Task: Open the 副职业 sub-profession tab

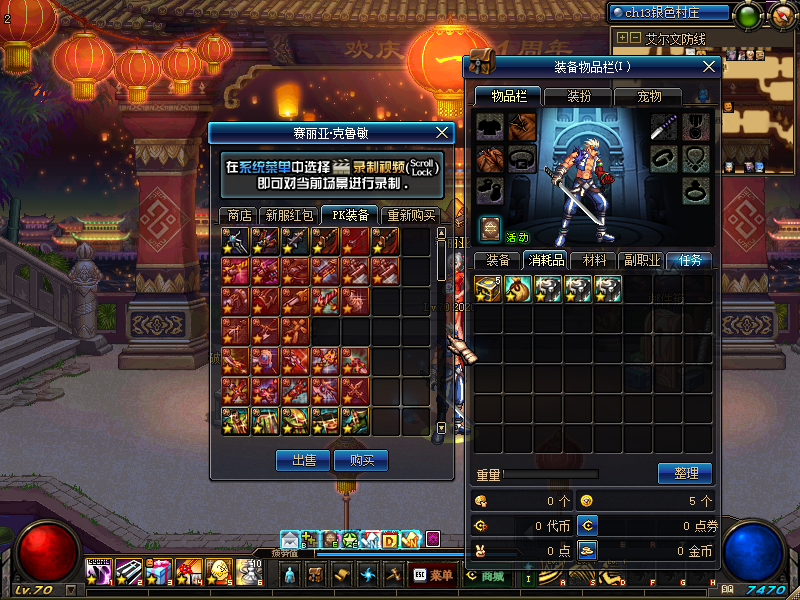Action: pos(641,260)
